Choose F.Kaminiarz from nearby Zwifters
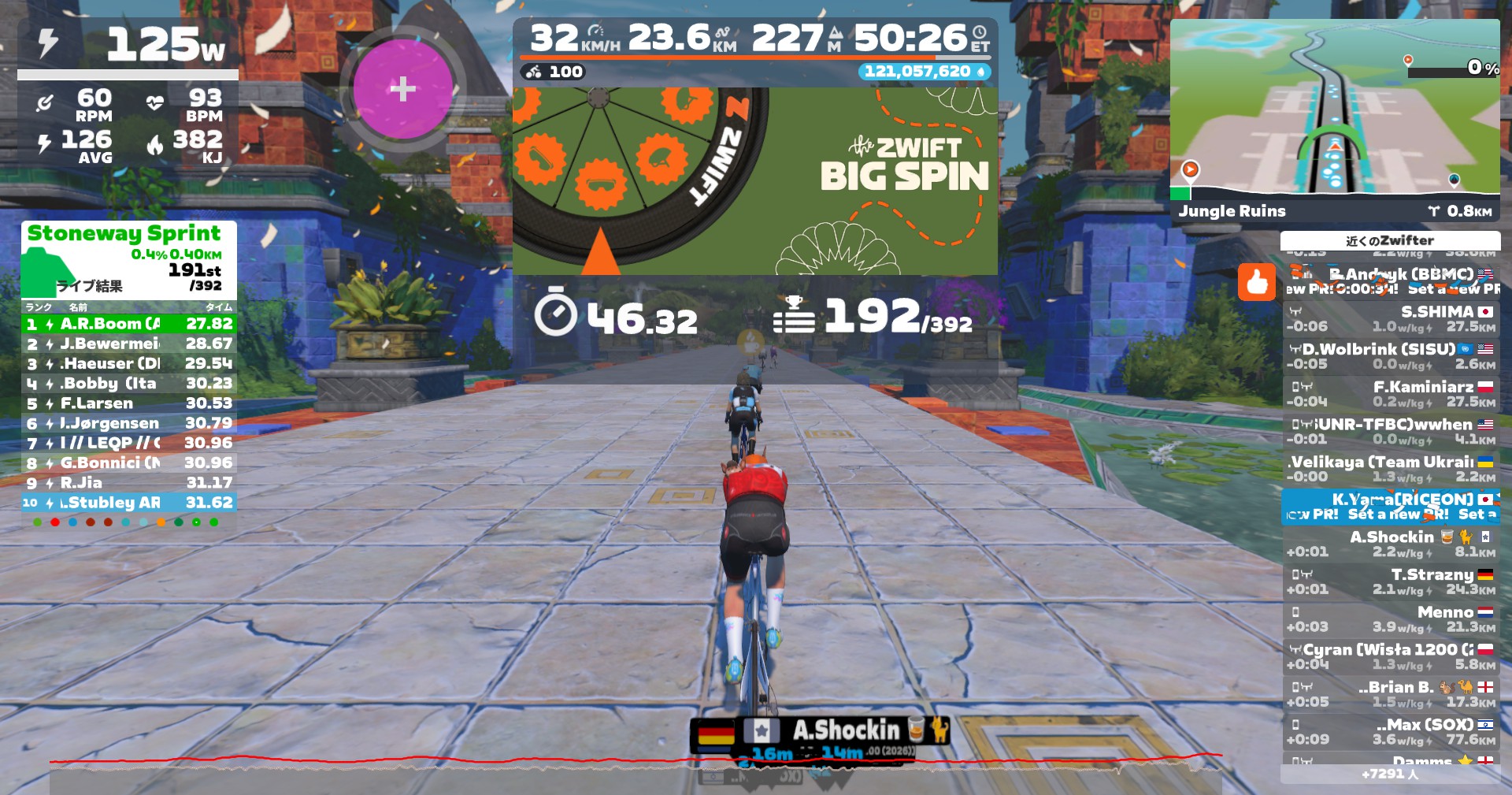 point(1391,394)
